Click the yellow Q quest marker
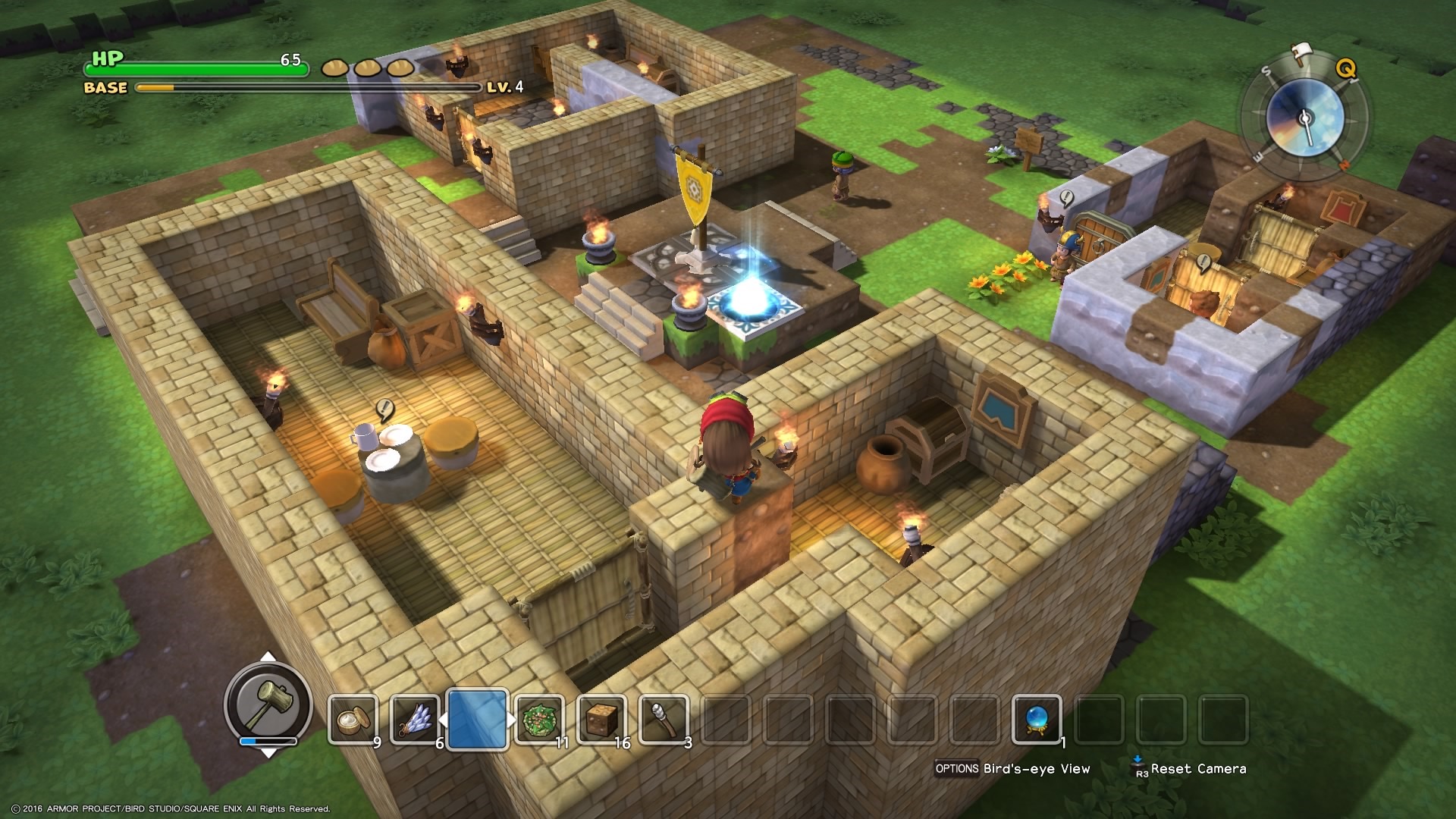The height and width of the screenshot is (819, 1456). [1345, 69]
